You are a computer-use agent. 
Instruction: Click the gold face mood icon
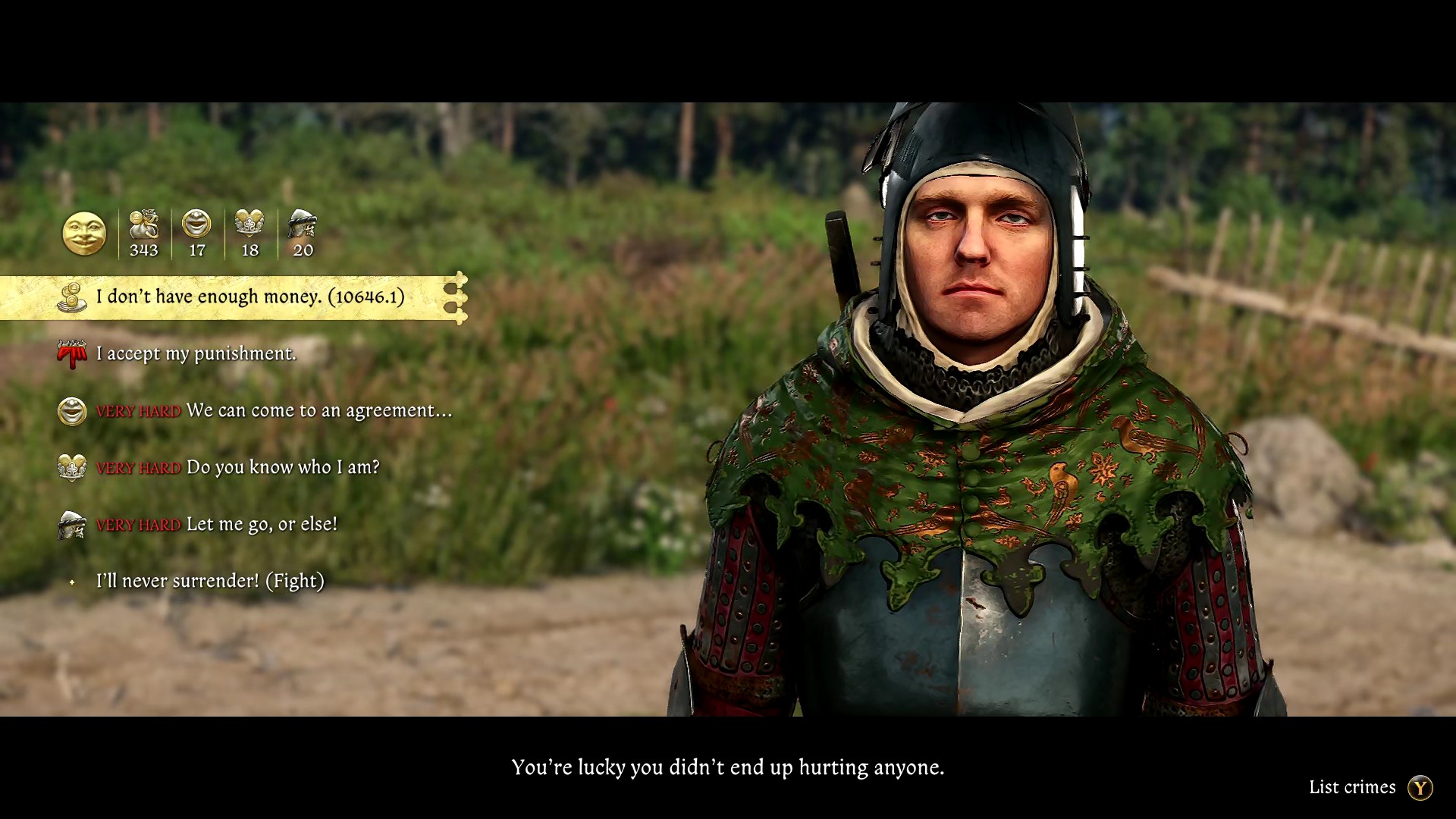pos(84,234)
